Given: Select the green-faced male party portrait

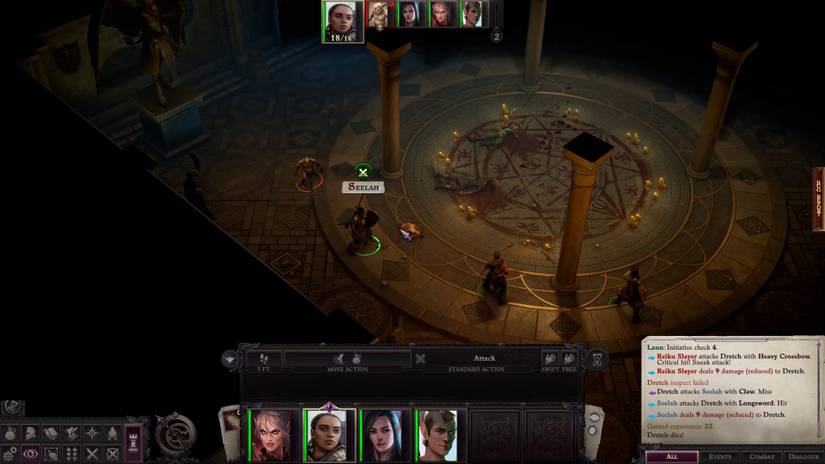Looking at the screenshot, I should coord(438,435).
